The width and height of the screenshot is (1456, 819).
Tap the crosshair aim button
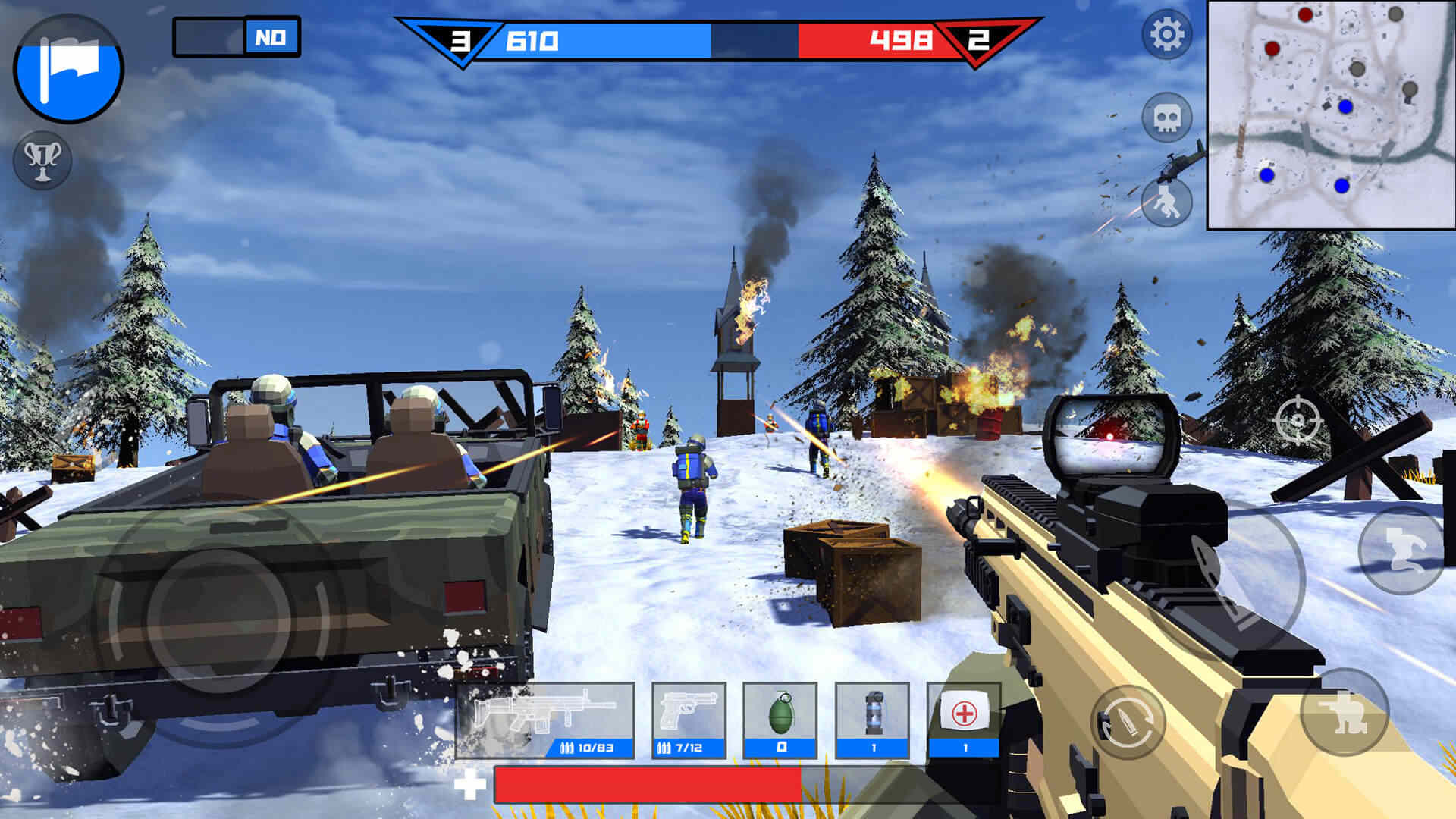[1298, 419]
